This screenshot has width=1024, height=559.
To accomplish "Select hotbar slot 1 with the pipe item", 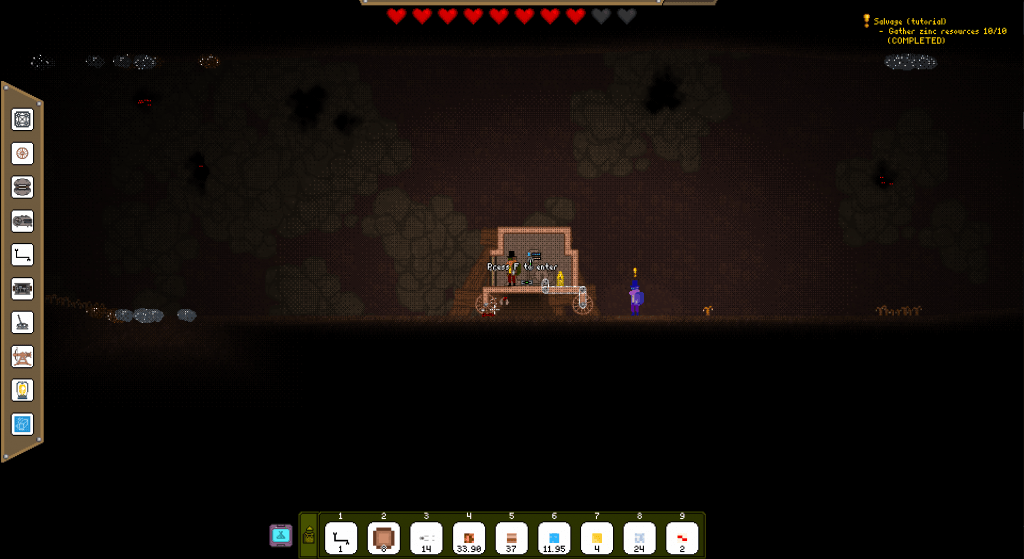I will click(340, 537).
